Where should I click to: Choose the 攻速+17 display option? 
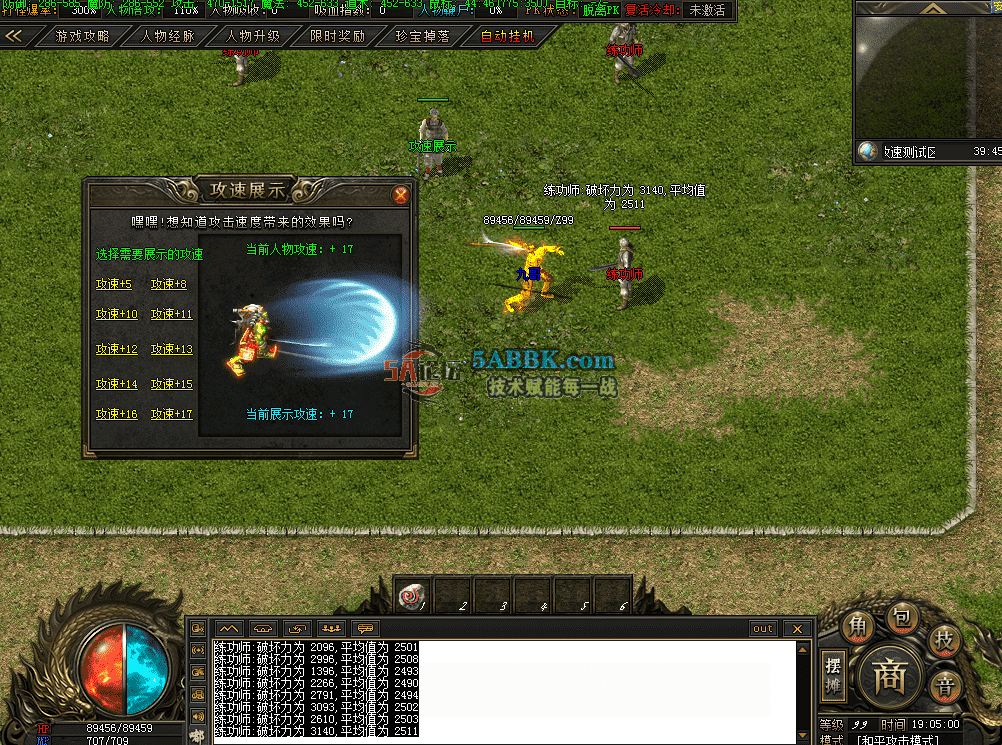tap(171, 415)
